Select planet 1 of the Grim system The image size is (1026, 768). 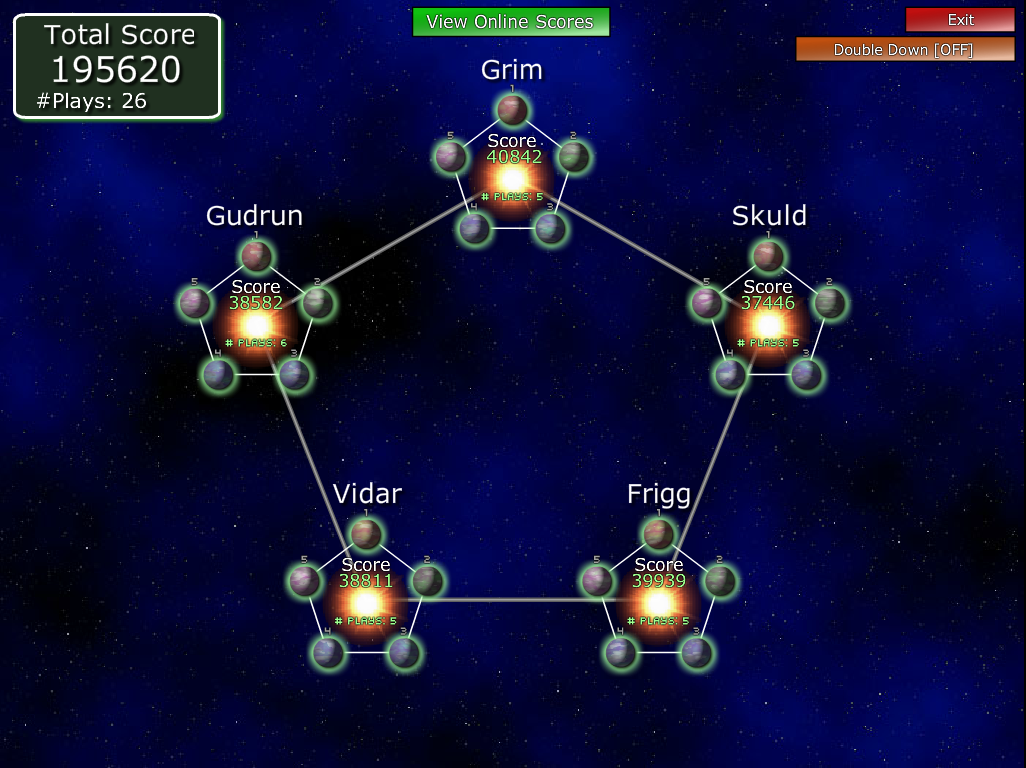point(512,110)
